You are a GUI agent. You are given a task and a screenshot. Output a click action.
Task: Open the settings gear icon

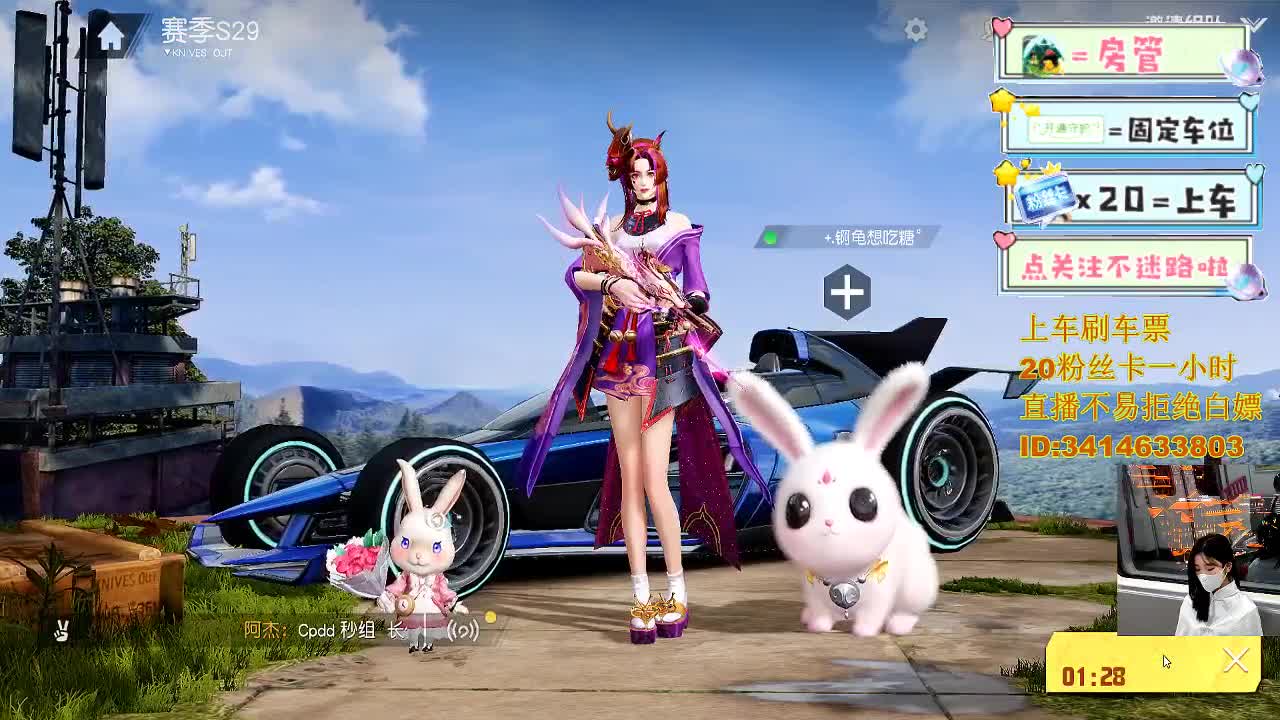pyautogui.click(x=916, y=30)
